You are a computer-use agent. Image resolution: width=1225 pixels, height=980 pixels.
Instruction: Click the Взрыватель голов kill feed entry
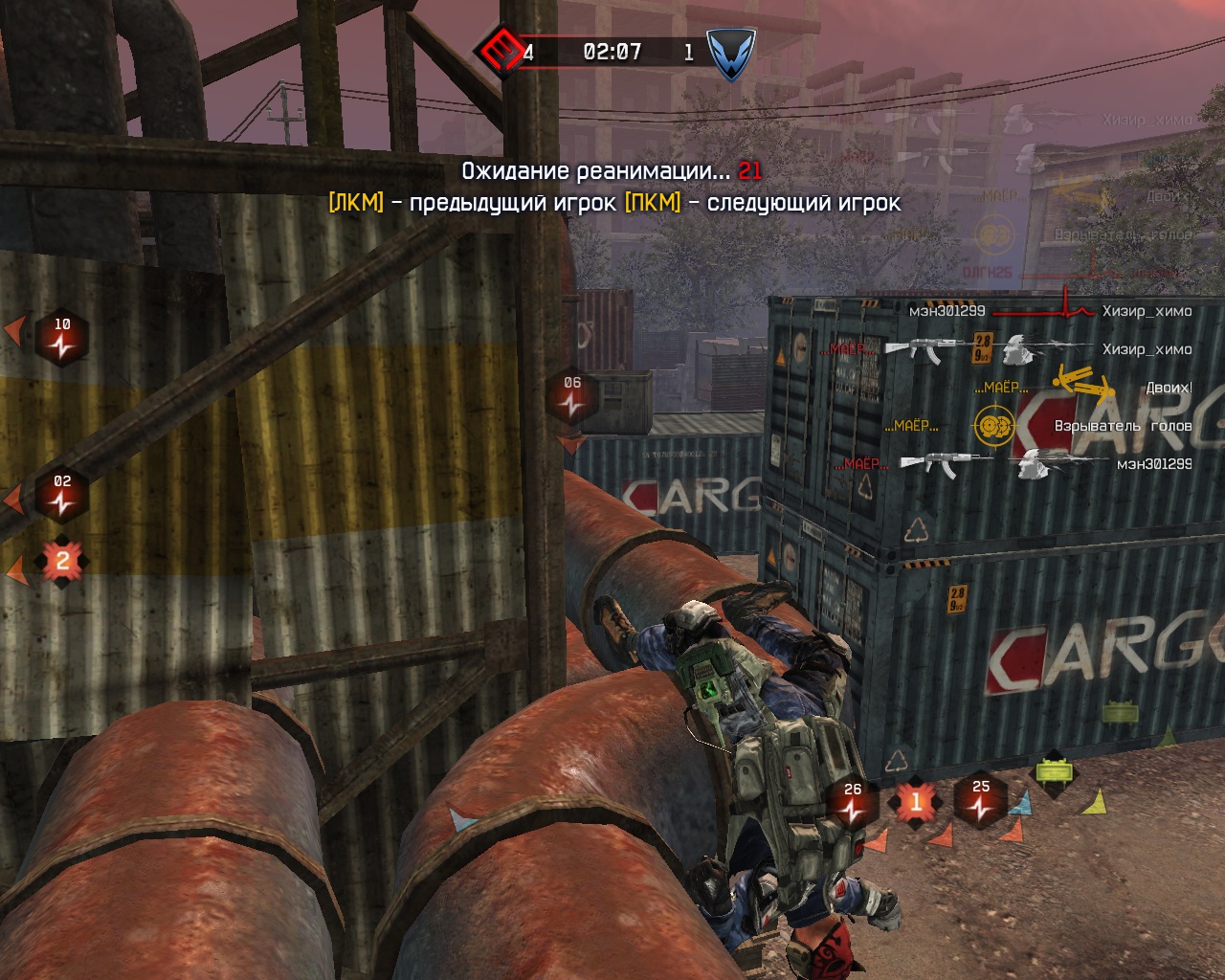1122,426
